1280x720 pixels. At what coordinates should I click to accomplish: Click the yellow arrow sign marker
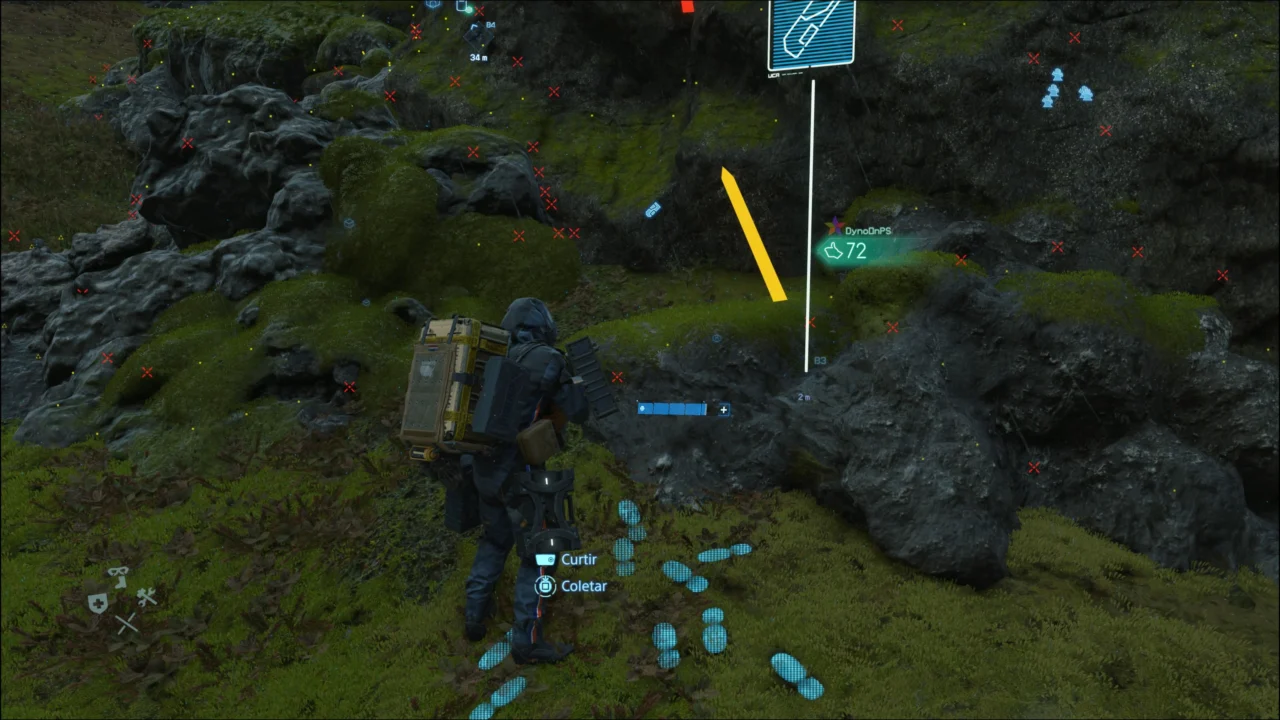pos(752,235)
